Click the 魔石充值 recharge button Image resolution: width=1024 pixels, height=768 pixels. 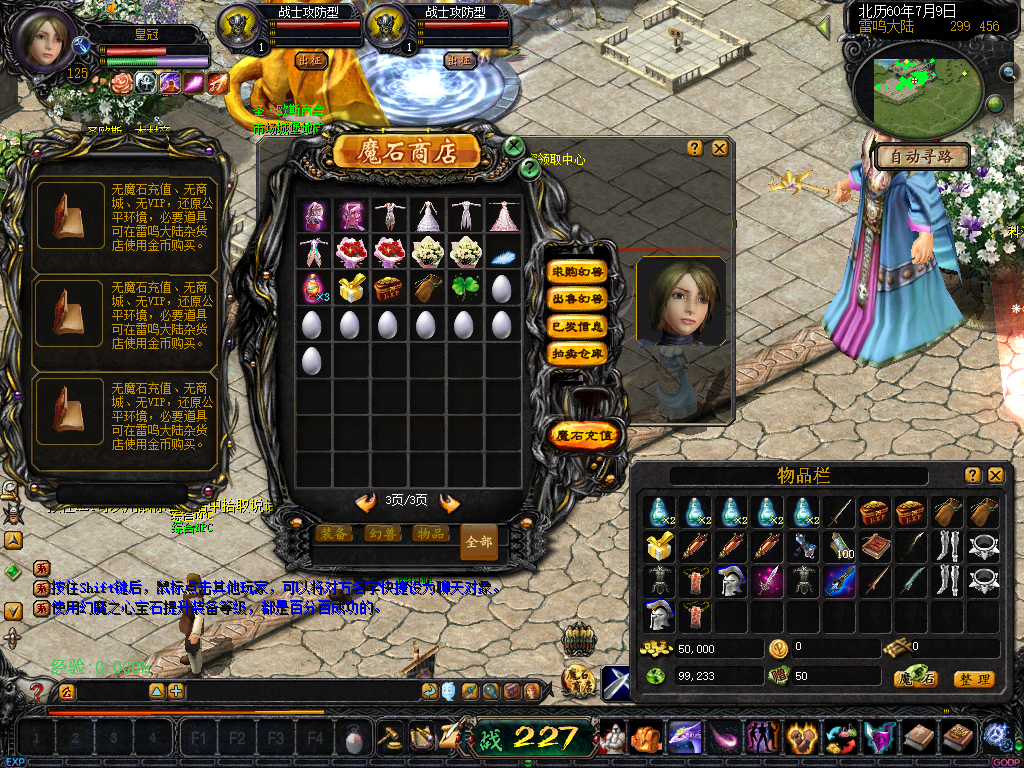coord(587,435)
